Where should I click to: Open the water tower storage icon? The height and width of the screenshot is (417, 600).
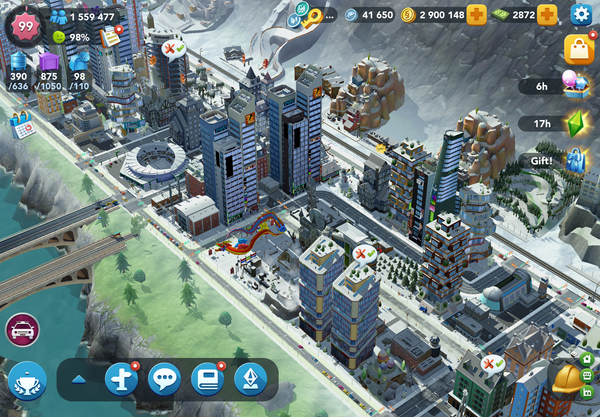[18, 63]
